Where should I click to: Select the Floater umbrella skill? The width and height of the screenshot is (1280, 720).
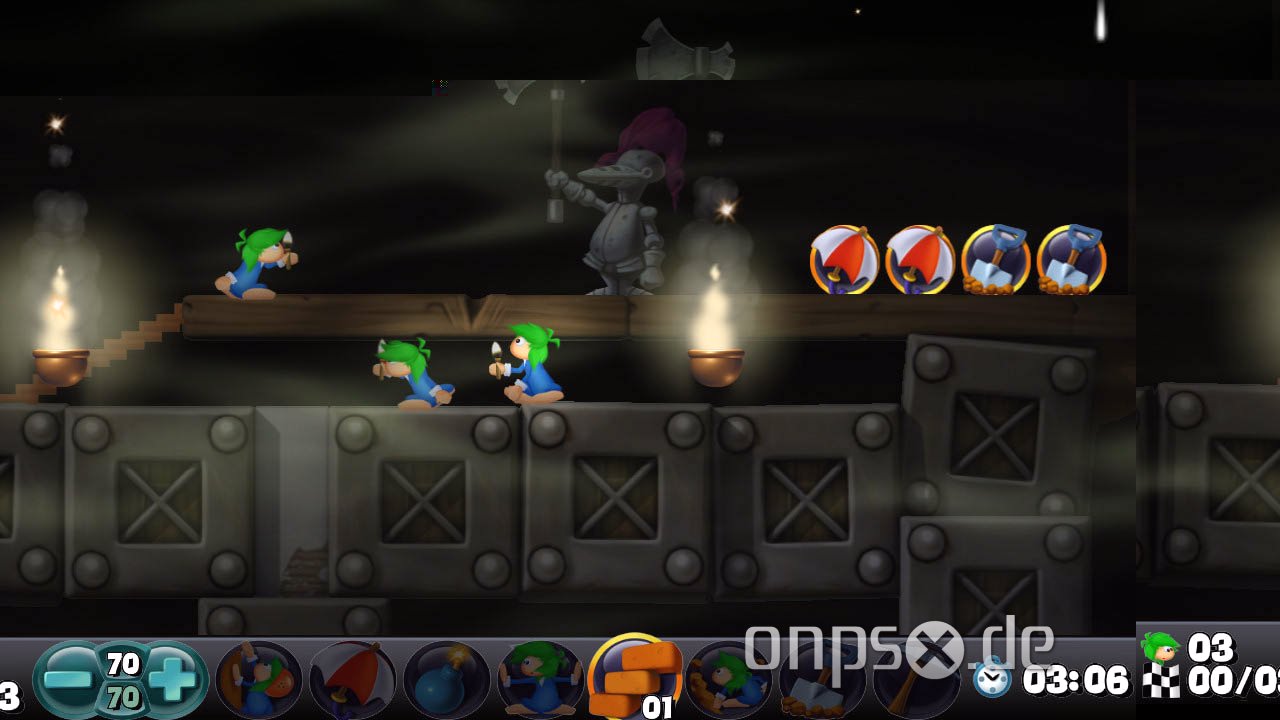pos(348,680)
